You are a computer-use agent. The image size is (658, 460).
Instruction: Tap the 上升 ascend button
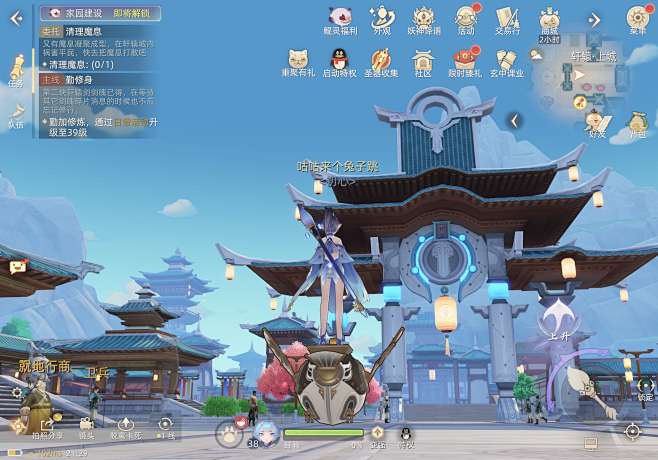[557, 323]
